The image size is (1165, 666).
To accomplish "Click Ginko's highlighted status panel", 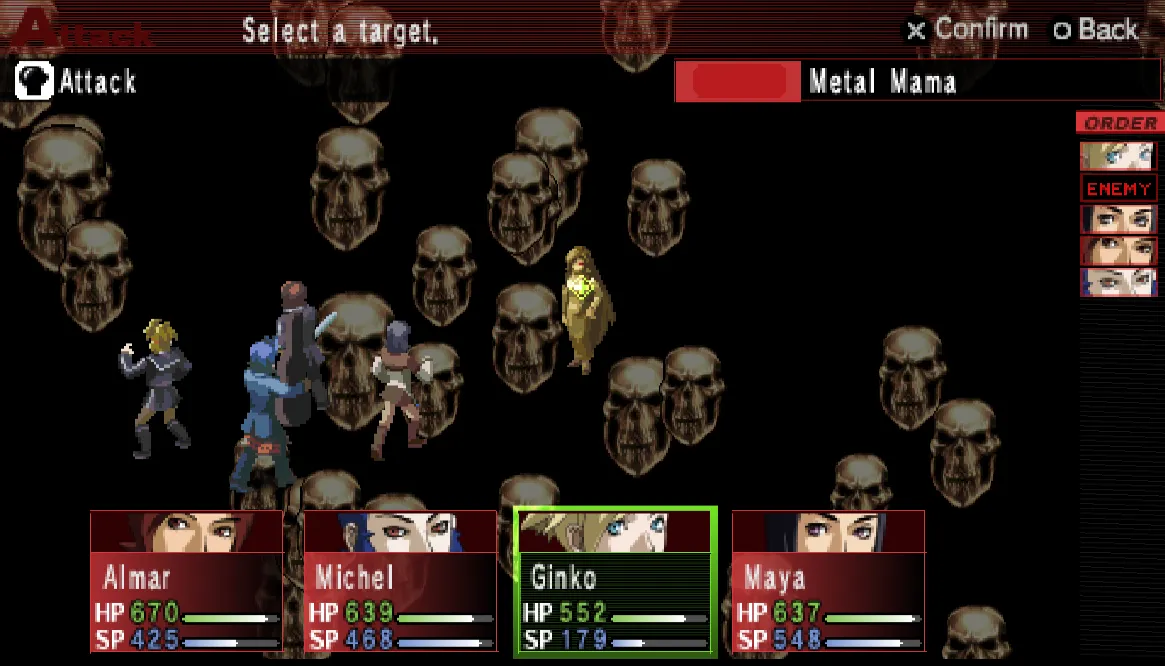I will [615, 581].
